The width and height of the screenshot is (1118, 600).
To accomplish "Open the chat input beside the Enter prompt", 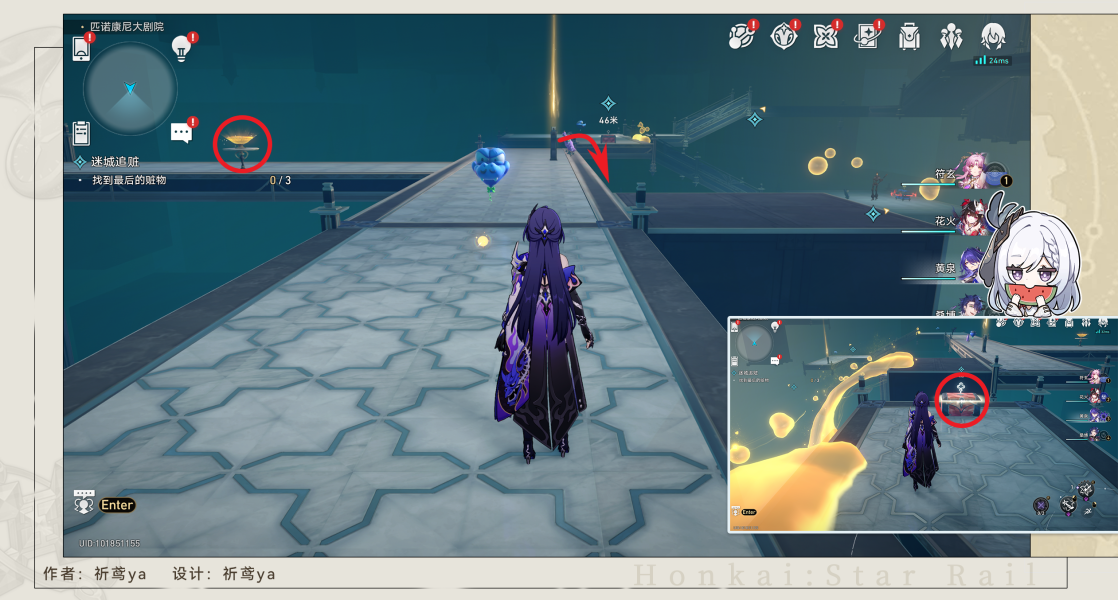I will (86, 505).
